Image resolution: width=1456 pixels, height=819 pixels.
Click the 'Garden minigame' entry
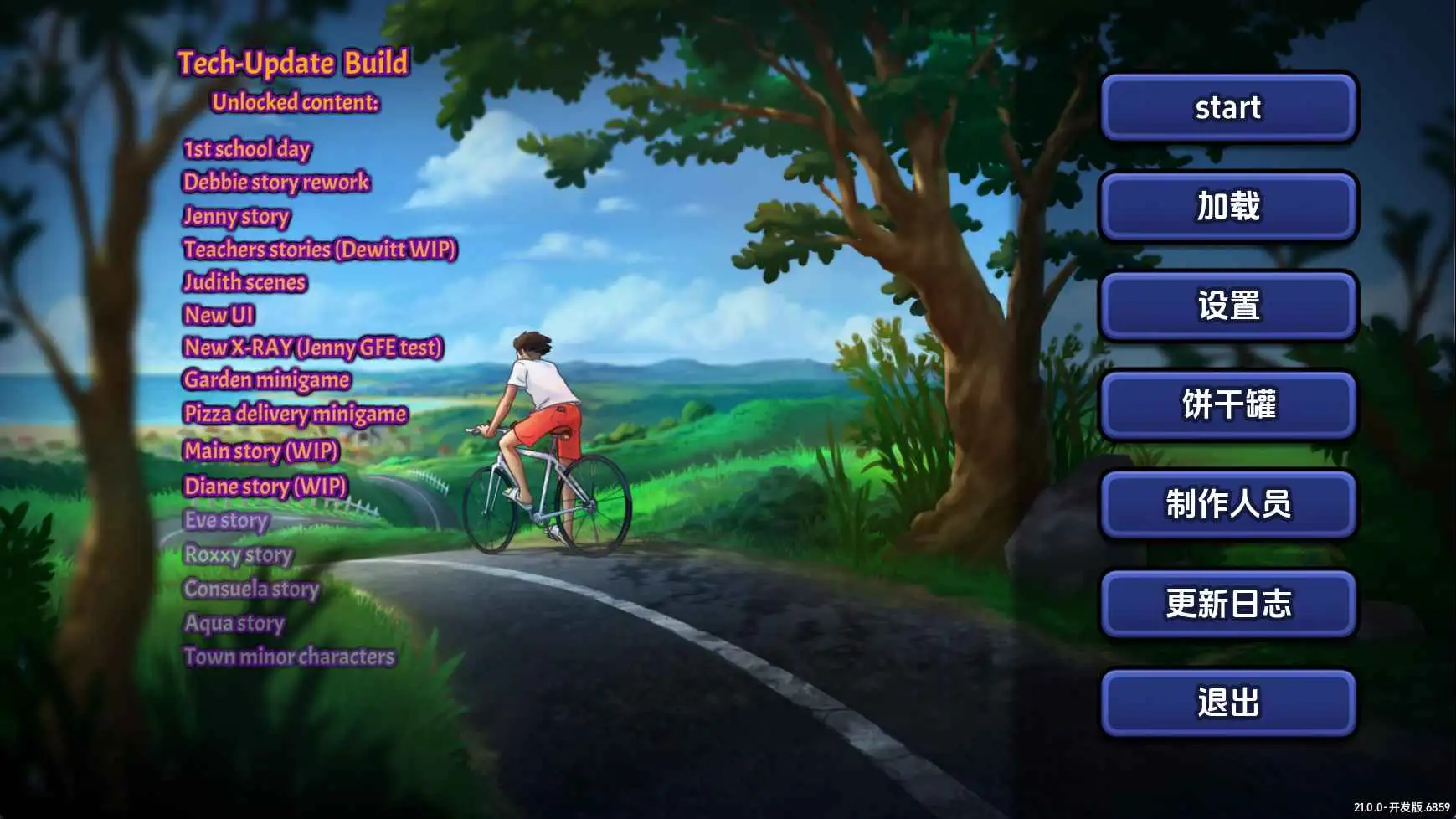268,380
